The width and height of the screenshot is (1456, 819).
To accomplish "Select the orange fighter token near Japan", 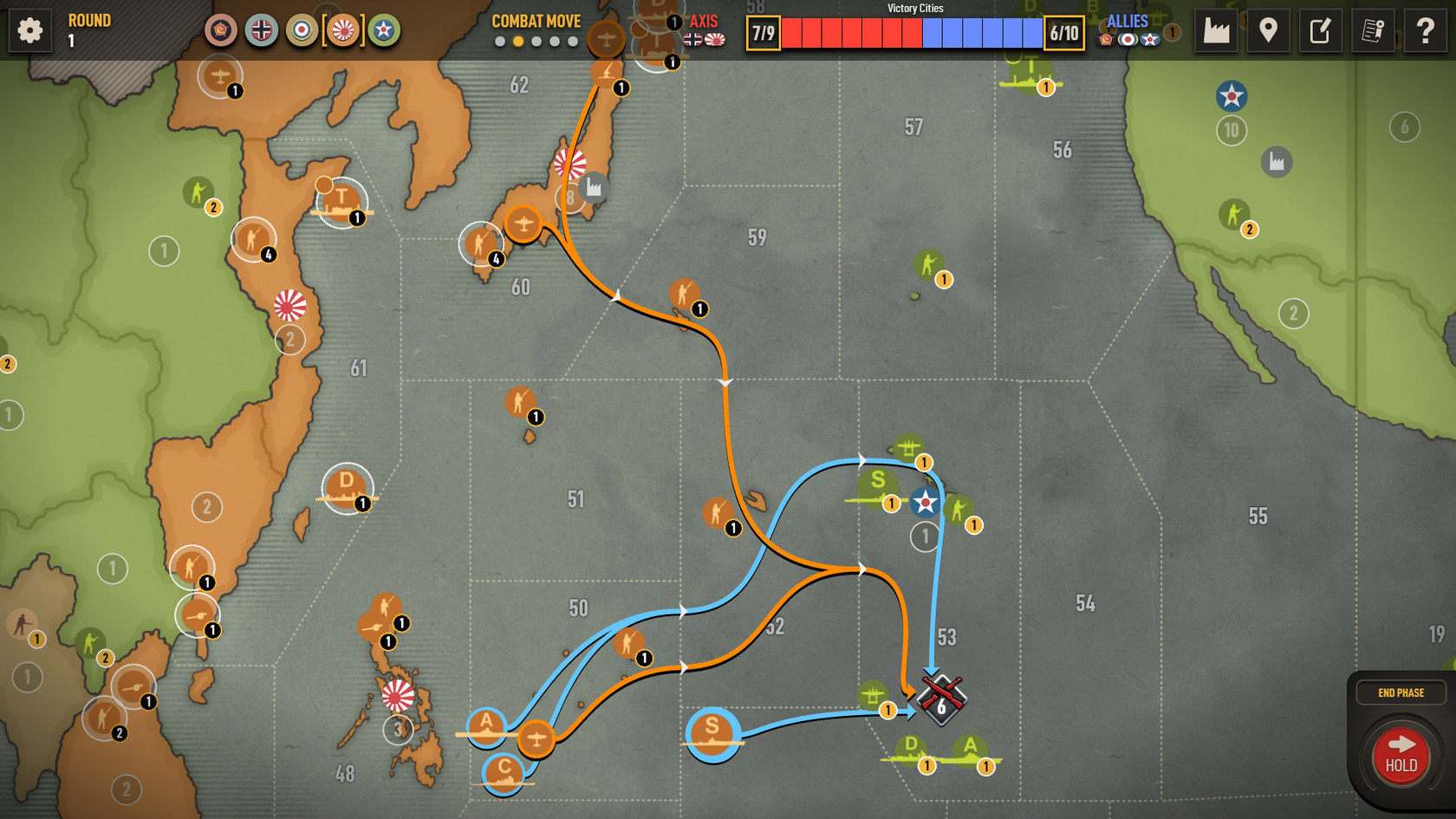I will pyautogui.click(x=523, y=223).
